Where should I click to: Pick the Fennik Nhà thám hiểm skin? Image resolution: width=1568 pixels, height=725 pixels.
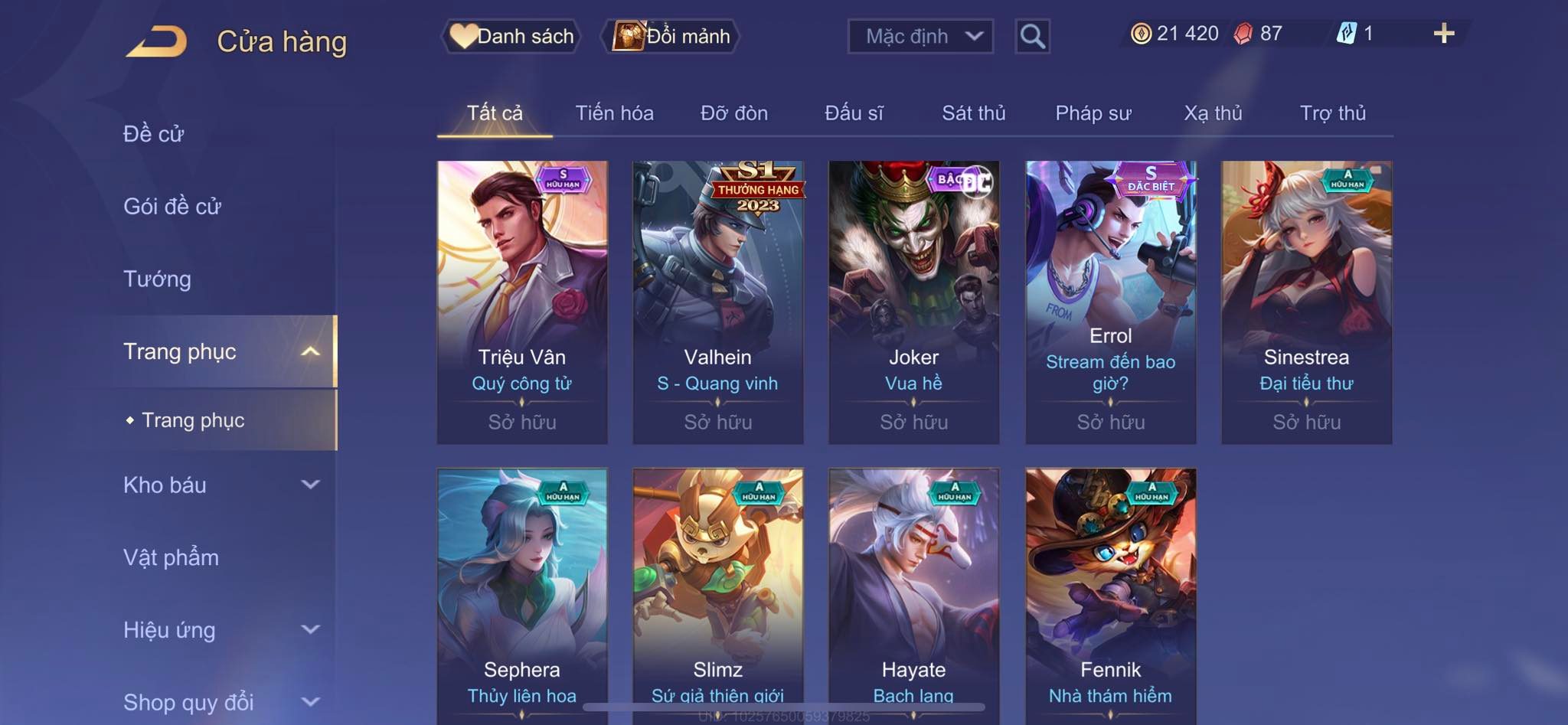1110,596
